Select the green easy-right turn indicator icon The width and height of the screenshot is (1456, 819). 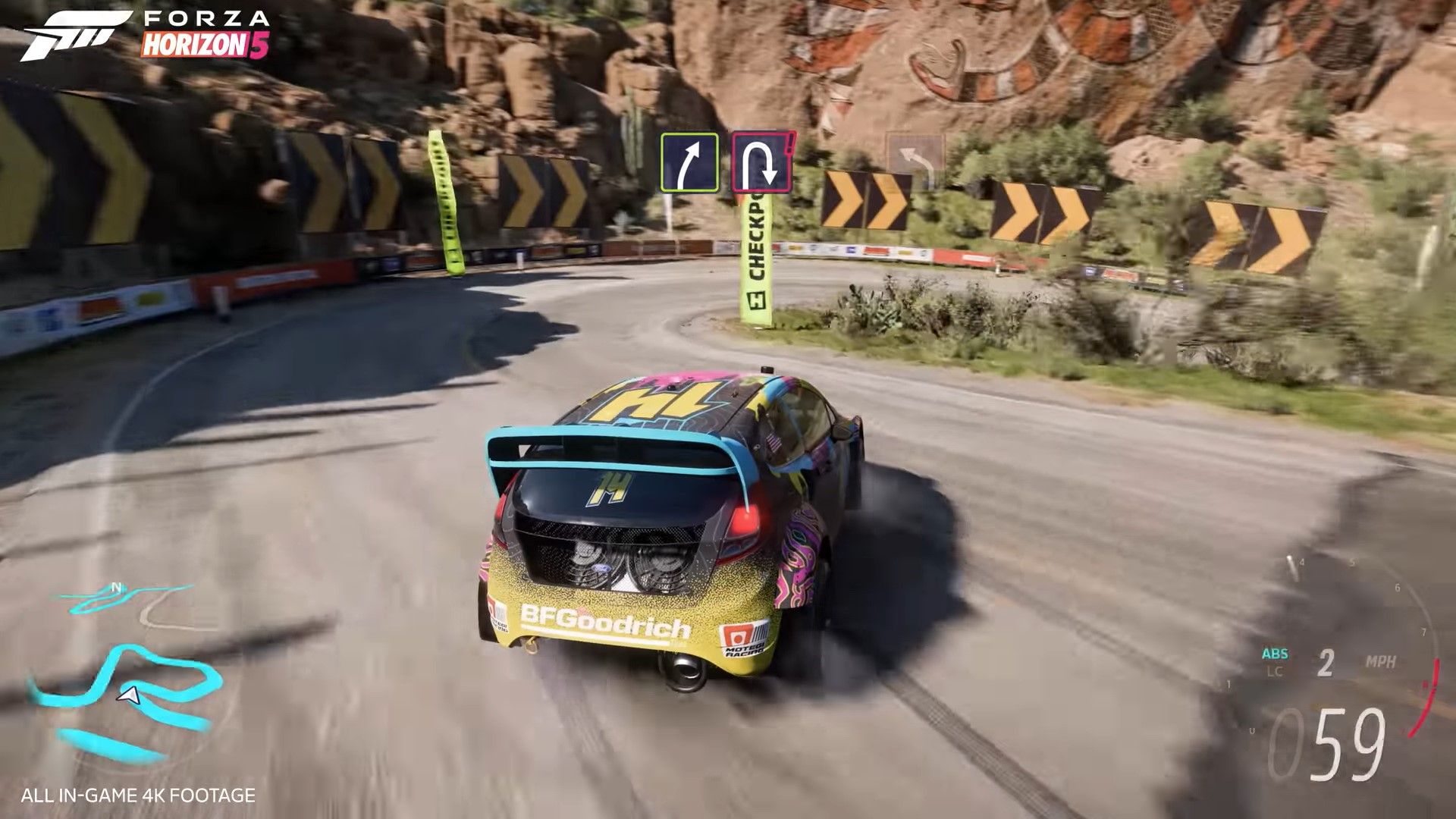click(x=689, y=161)
